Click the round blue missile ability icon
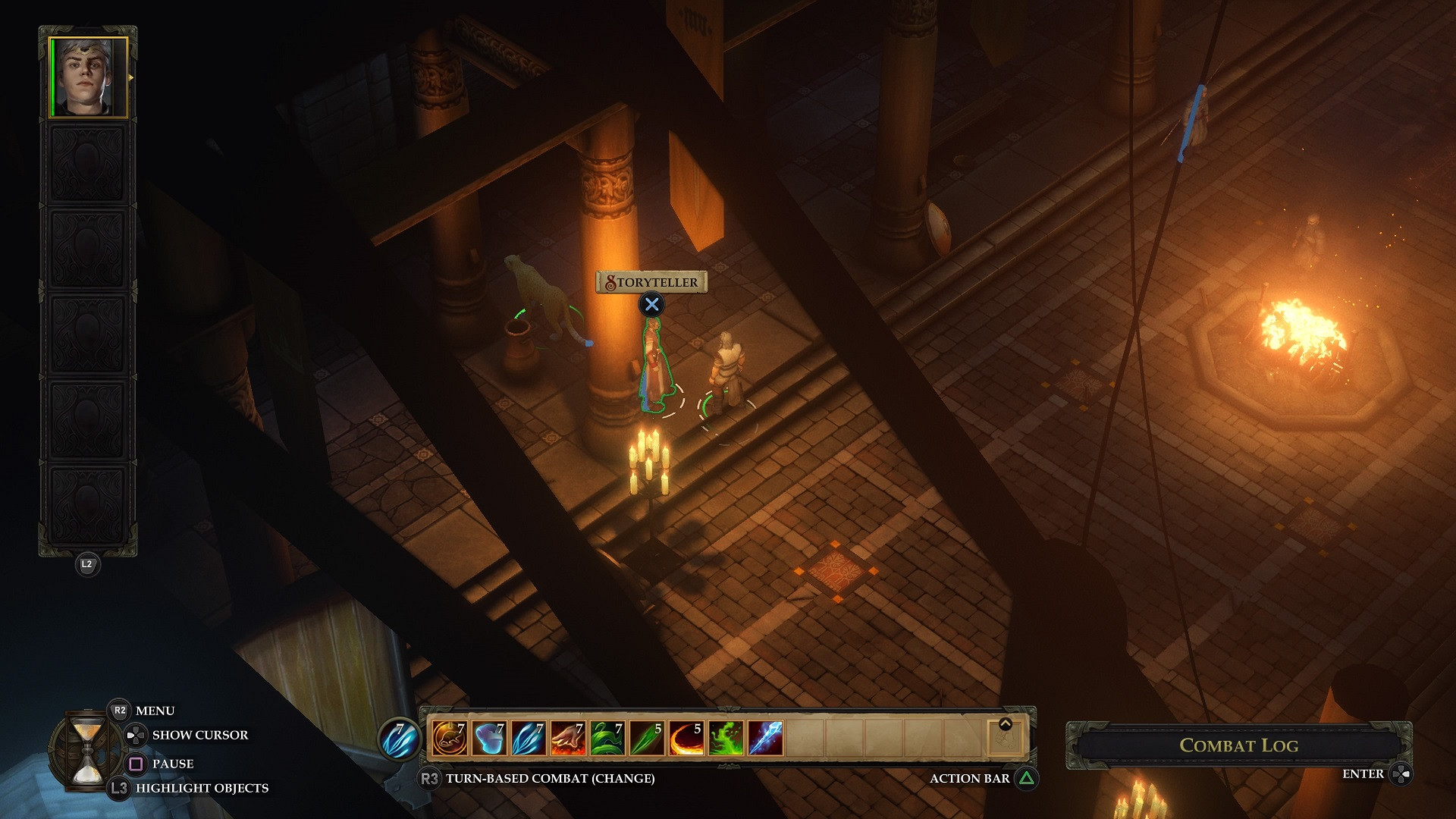Viewport: 1456px width, 819px height. [399, 738]
